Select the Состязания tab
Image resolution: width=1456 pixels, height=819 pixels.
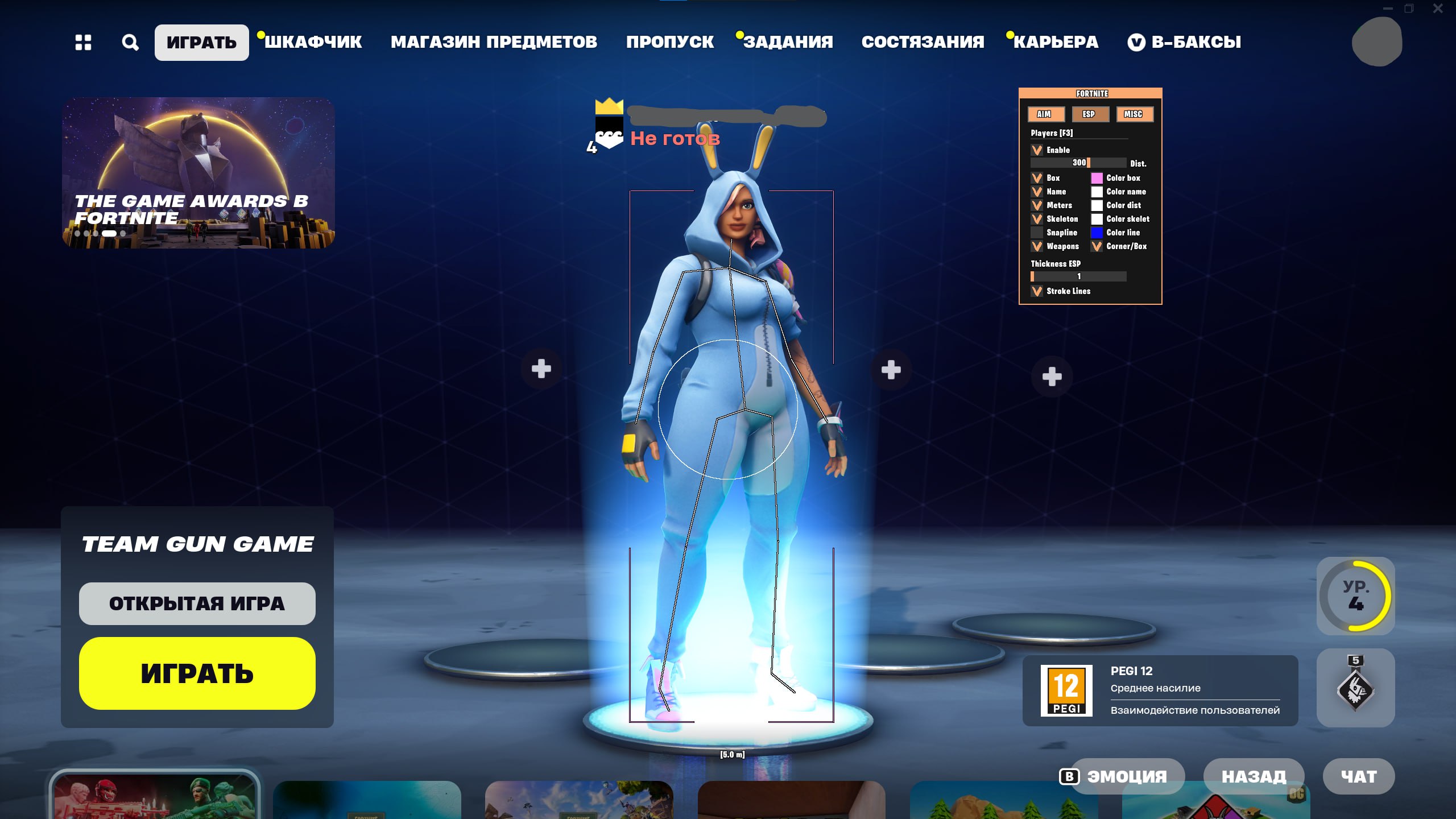click(923, 42)
